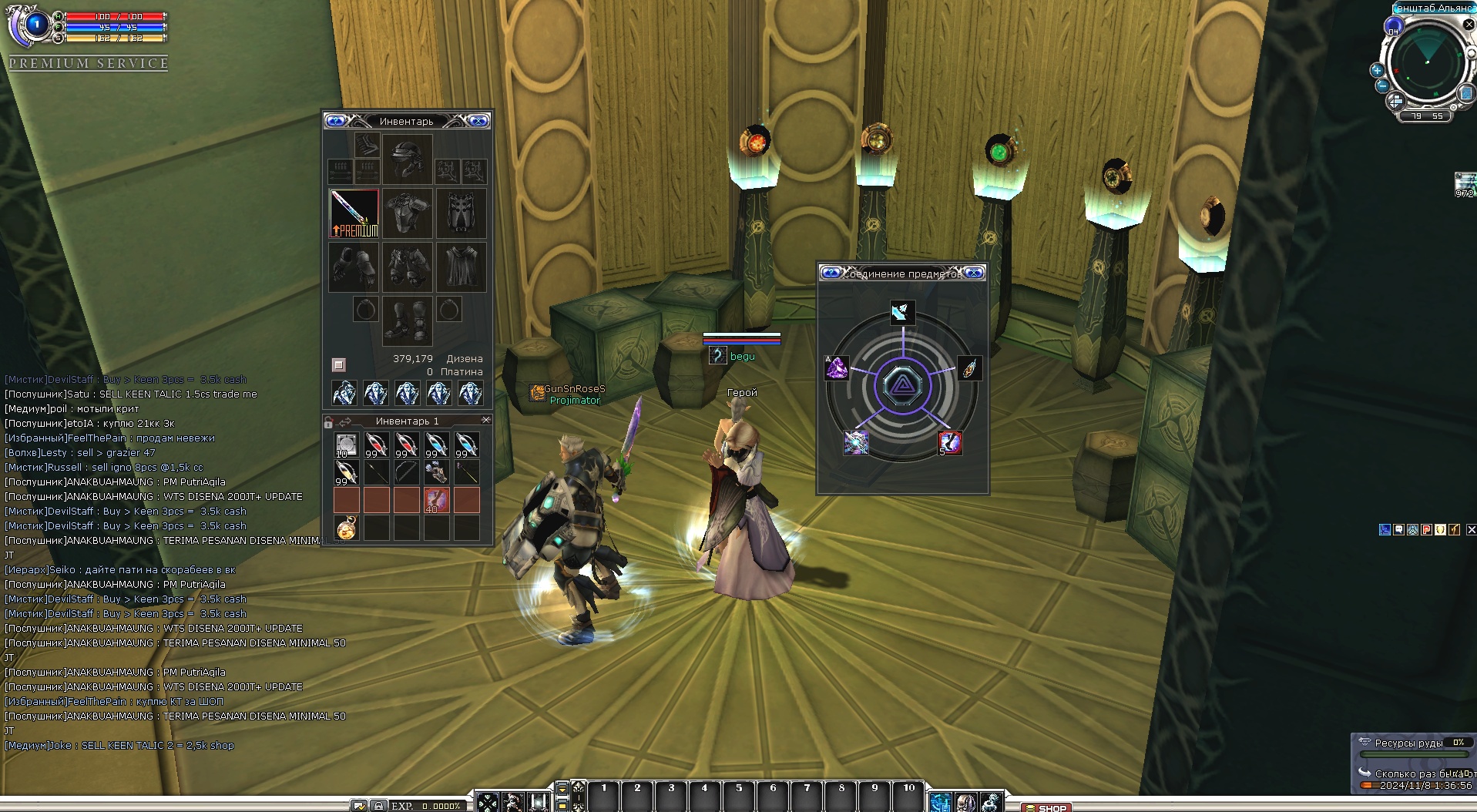Click the central triangle combine button
The width and height of the screenshot is (1477, 812).
coord(902,385)
